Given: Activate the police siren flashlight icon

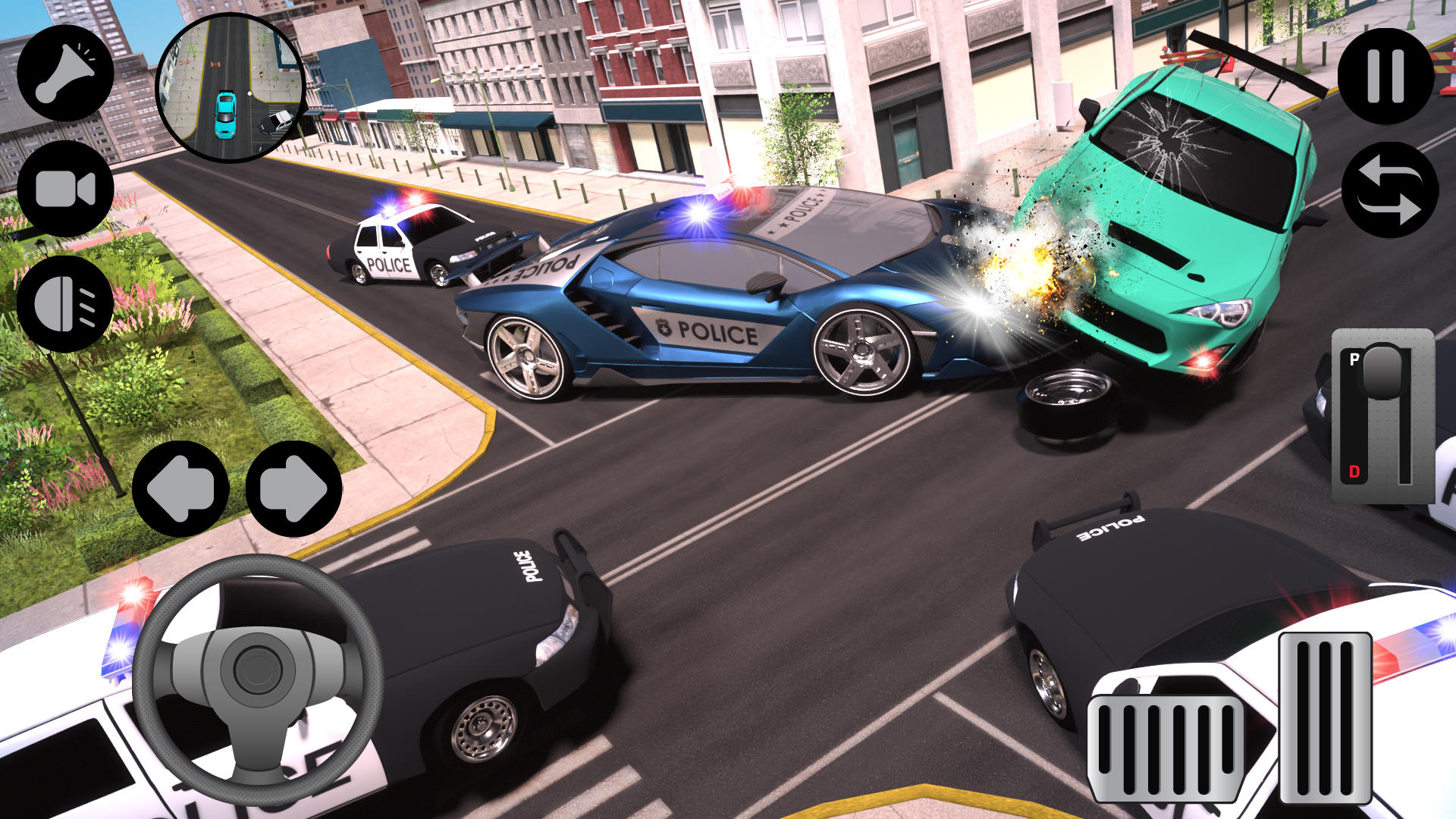Looking at the screenshot, I should click(x=67, y=72).
